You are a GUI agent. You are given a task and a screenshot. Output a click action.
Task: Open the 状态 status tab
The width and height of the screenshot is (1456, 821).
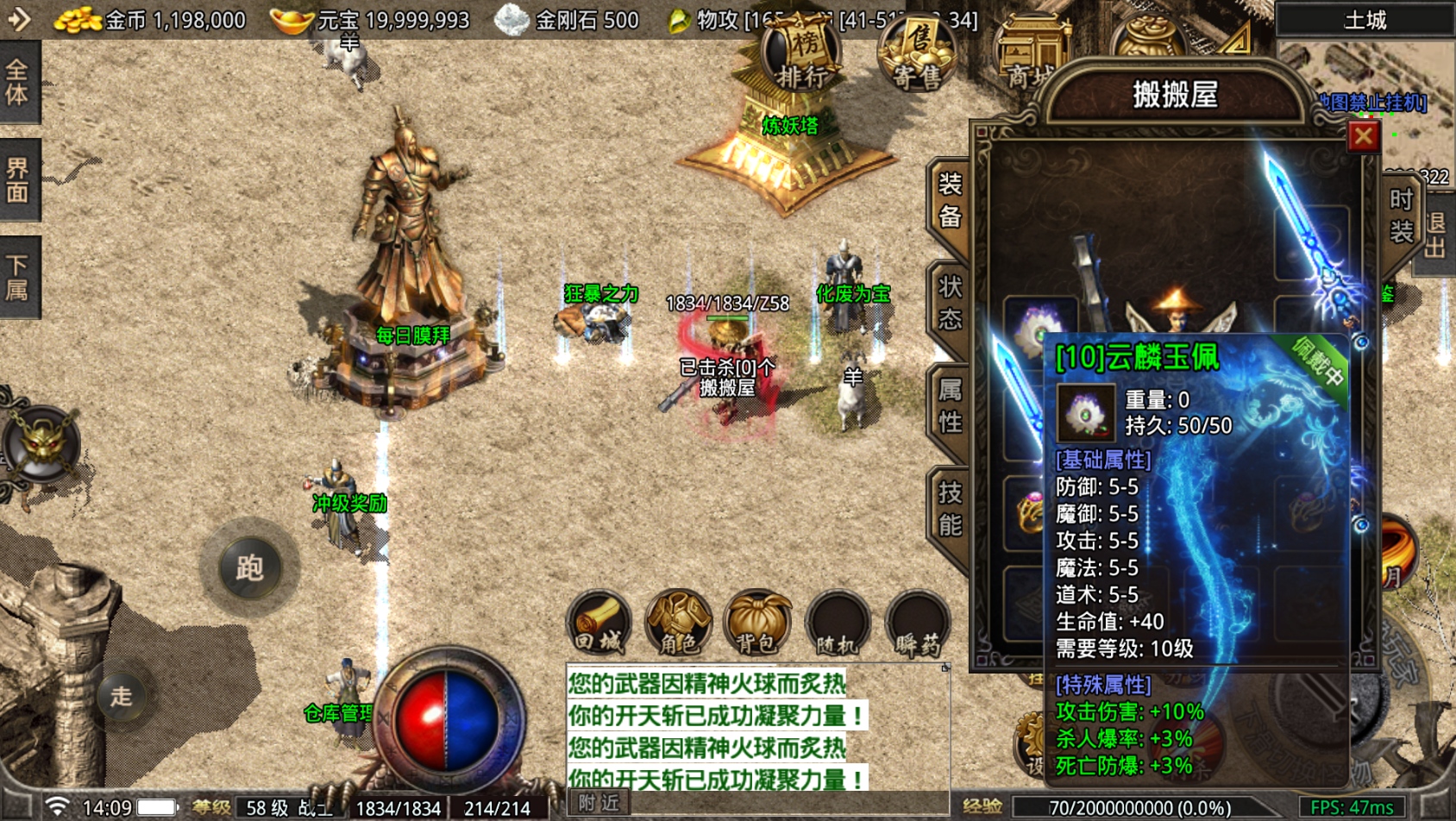pos(950,303)
